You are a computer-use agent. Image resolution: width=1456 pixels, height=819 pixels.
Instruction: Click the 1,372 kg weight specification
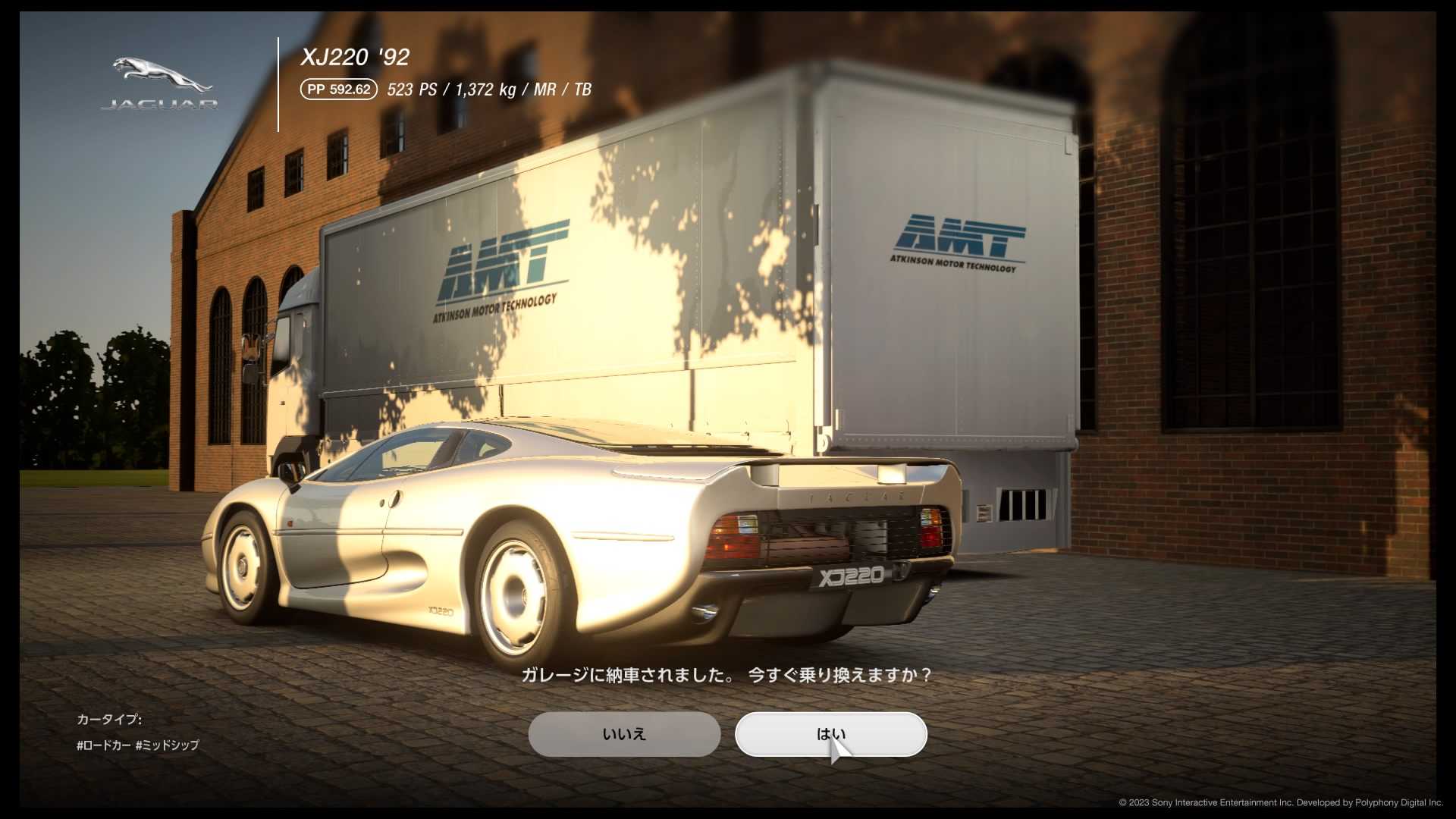click(485, 89)
